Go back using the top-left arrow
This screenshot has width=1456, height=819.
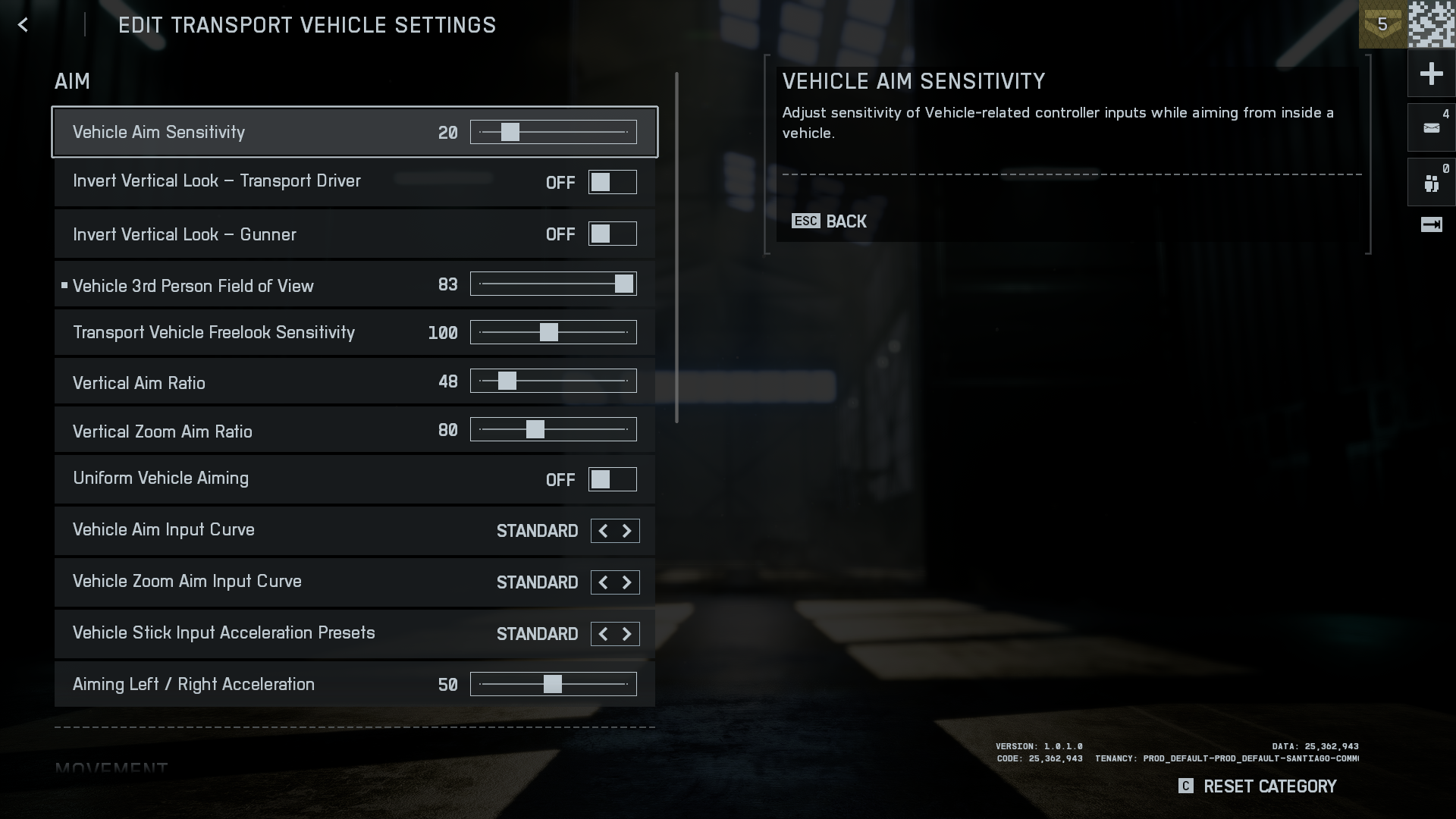click(23, 25)
